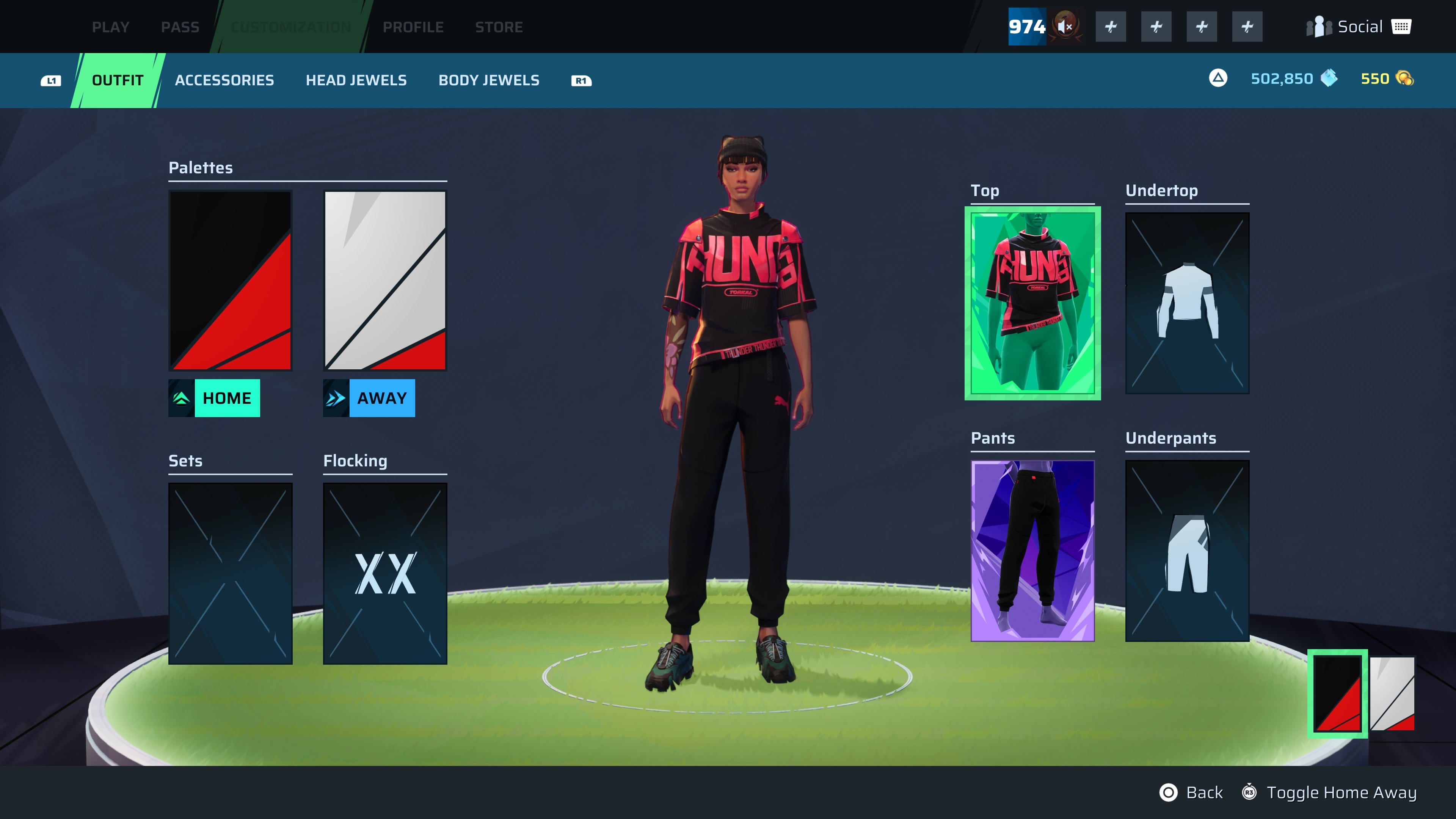Image resolution: width=1456 pixels, height=819 pixels.
Task: Open the Social panel
Action: [1359, 27]
